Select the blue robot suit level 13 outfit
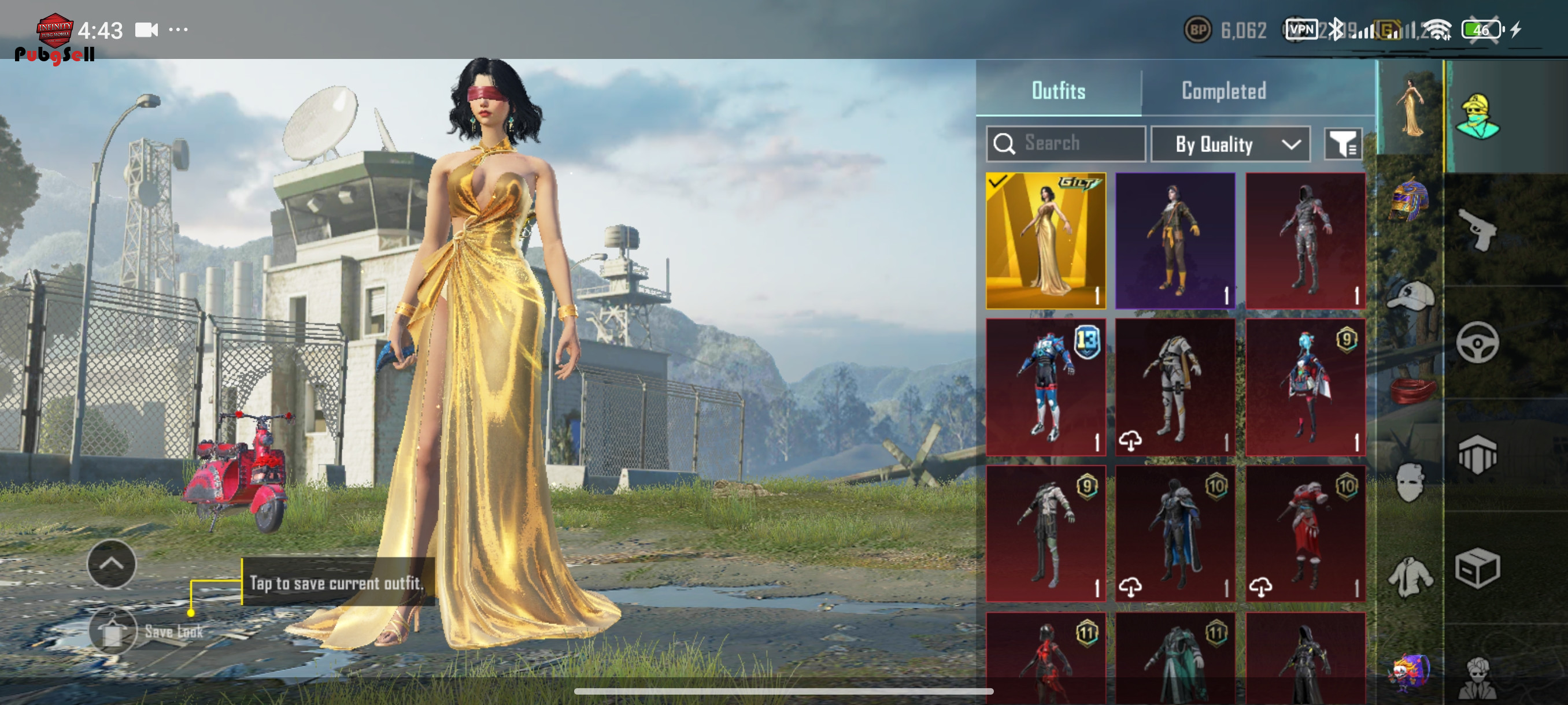Image resolution: width=1568 pixels, height=705 pixels. click(1045, 387)
